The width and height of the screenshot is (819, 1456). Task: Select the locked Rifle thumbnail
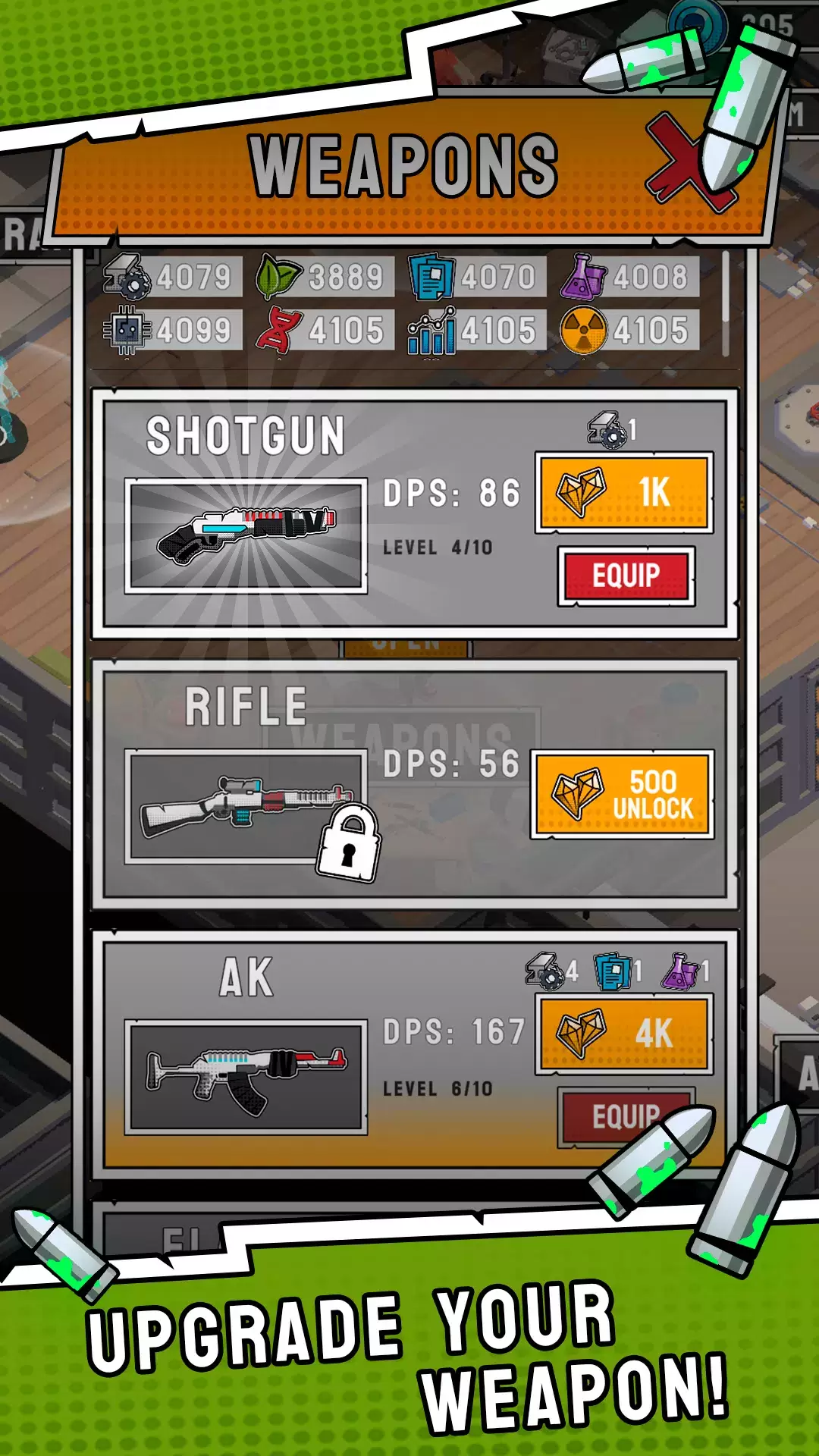(x=246, y=806)
